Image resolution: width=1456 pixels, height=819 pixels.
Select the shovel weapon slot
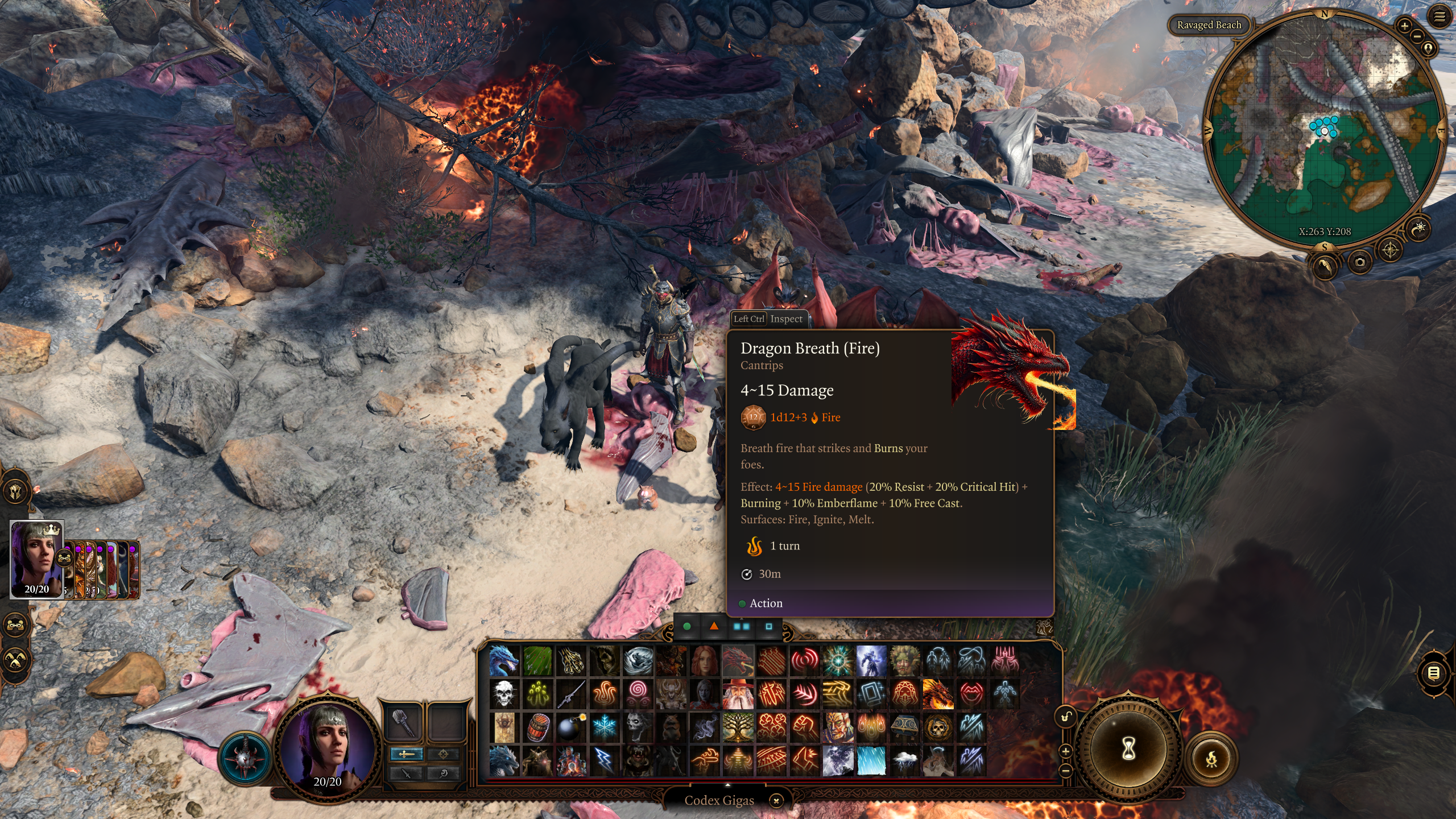point(403,723)
